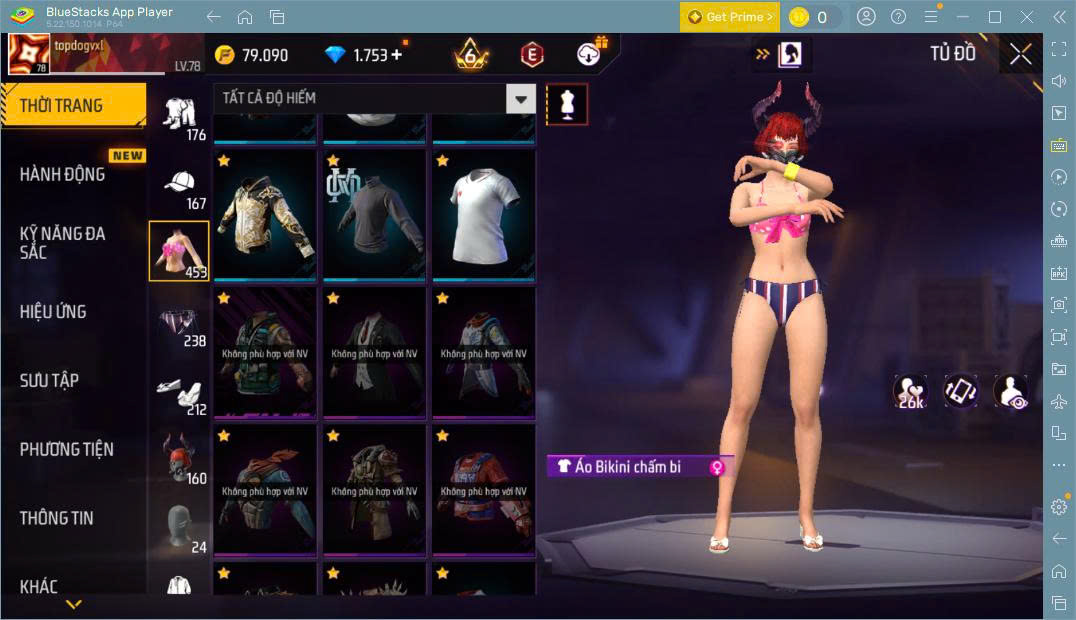Pick the white t-shirt item

point(483,214)
